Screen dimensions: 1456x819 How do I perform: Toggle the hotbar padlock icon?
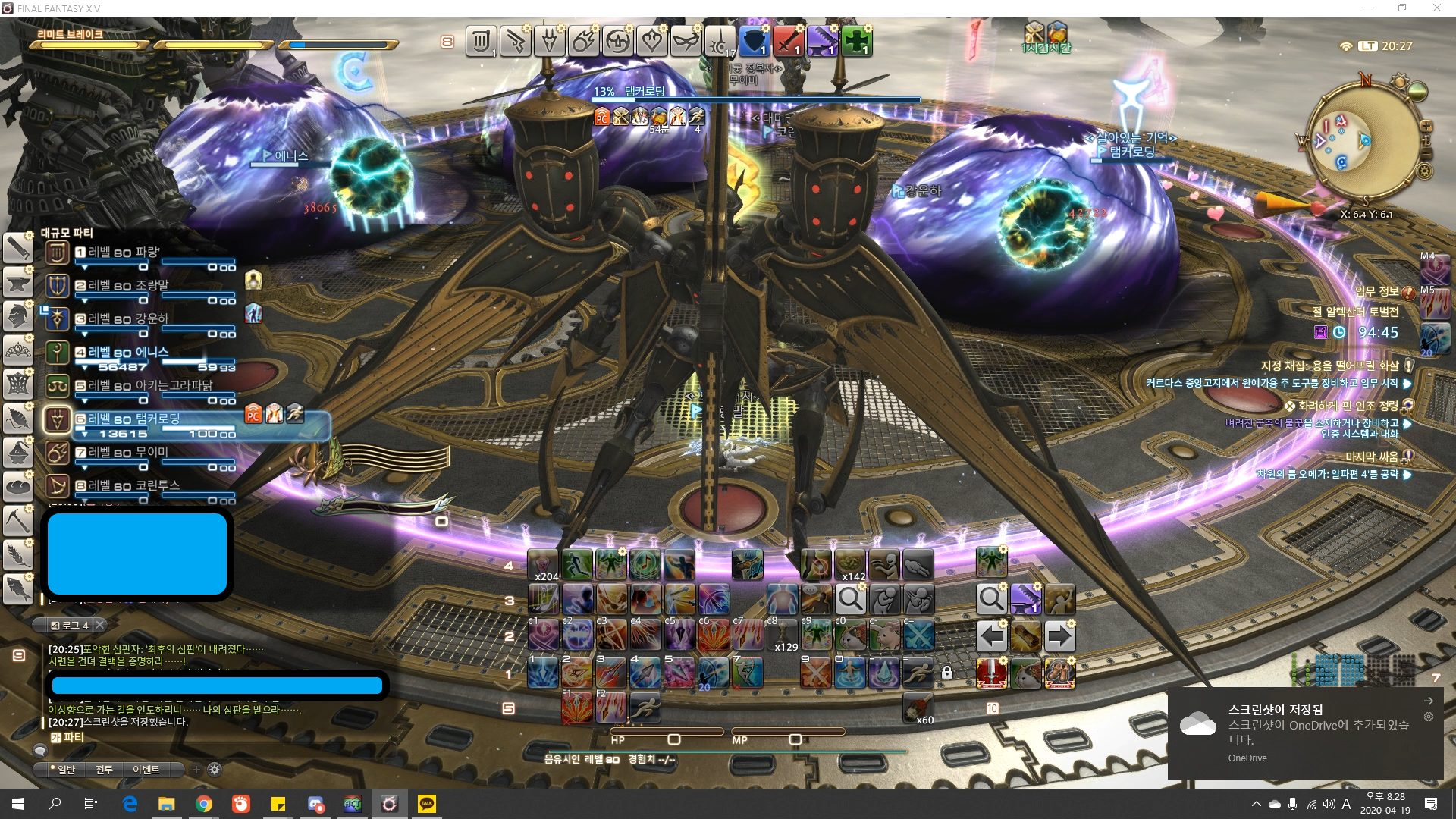[947, 673]
